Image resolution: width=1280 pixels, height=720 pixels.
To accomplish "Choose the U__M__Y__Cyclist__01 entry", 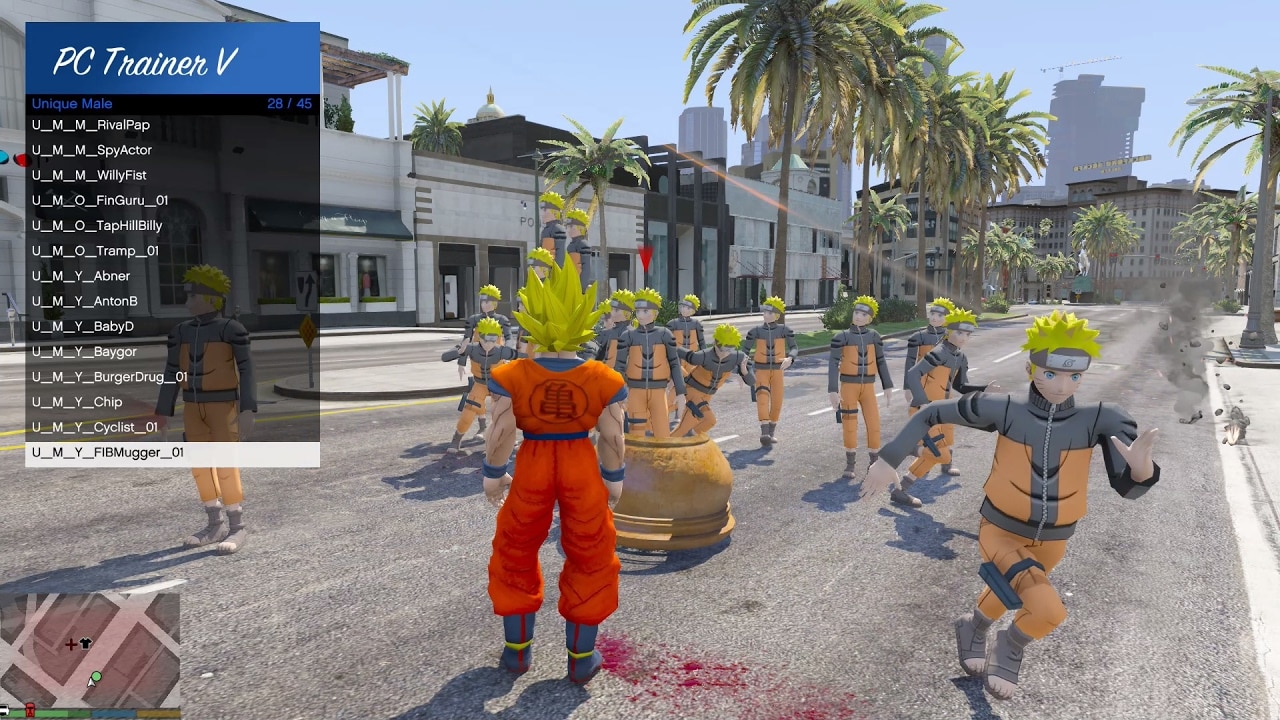I will [x=94, y=427].
